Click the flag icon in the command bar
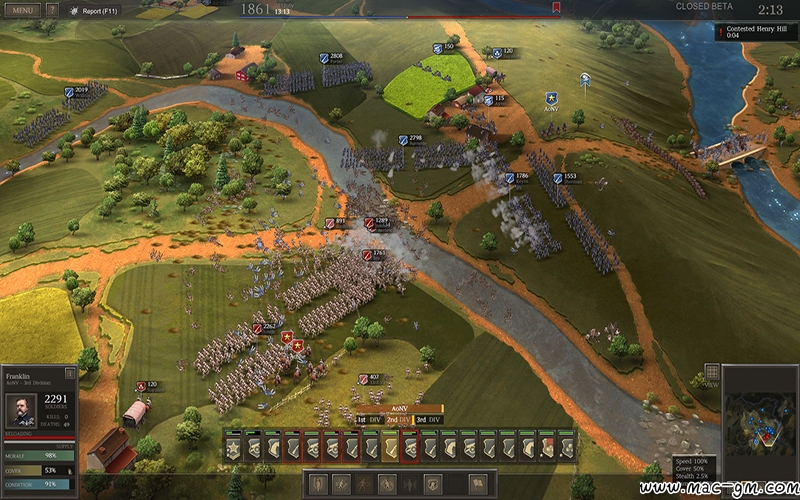 click(477, 483)
